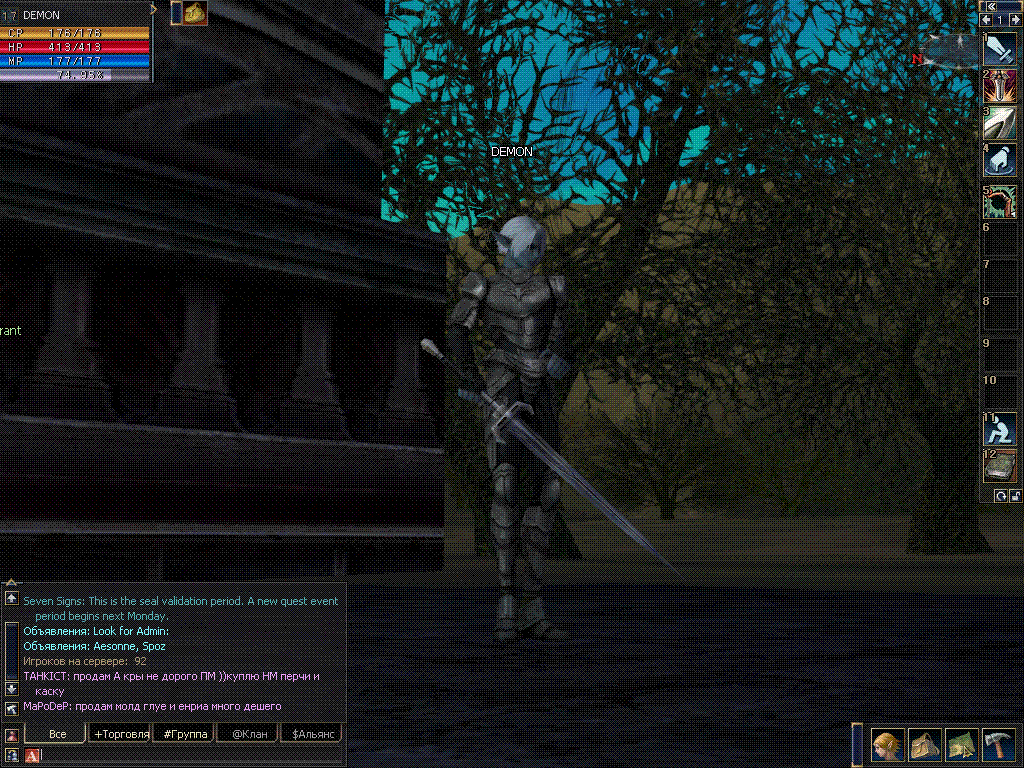Use the bow item in shortcut slot 5
Viewport: 1024px width, 768px height.
[1001, 201]
